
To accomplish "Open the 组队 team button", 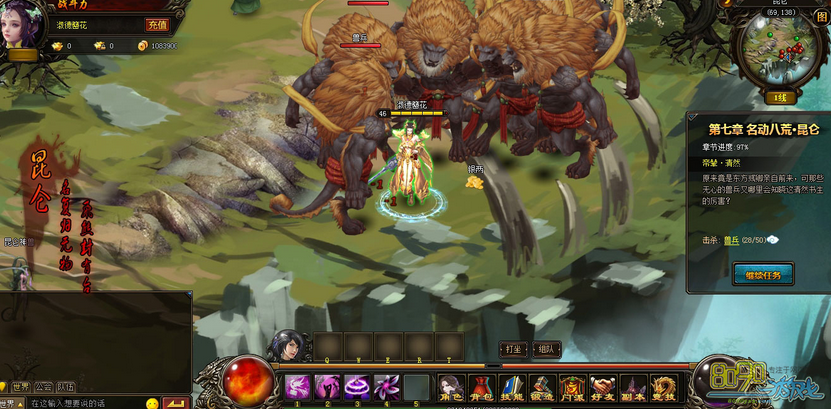I will coord(546,349).
